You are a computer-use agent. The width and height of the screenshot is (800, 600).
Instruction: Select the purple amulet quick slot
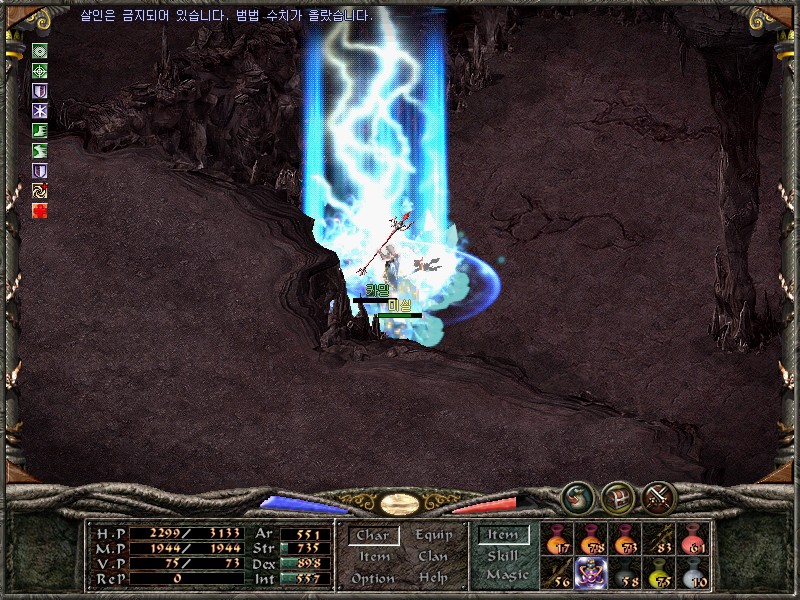click(x=591, y=573)
